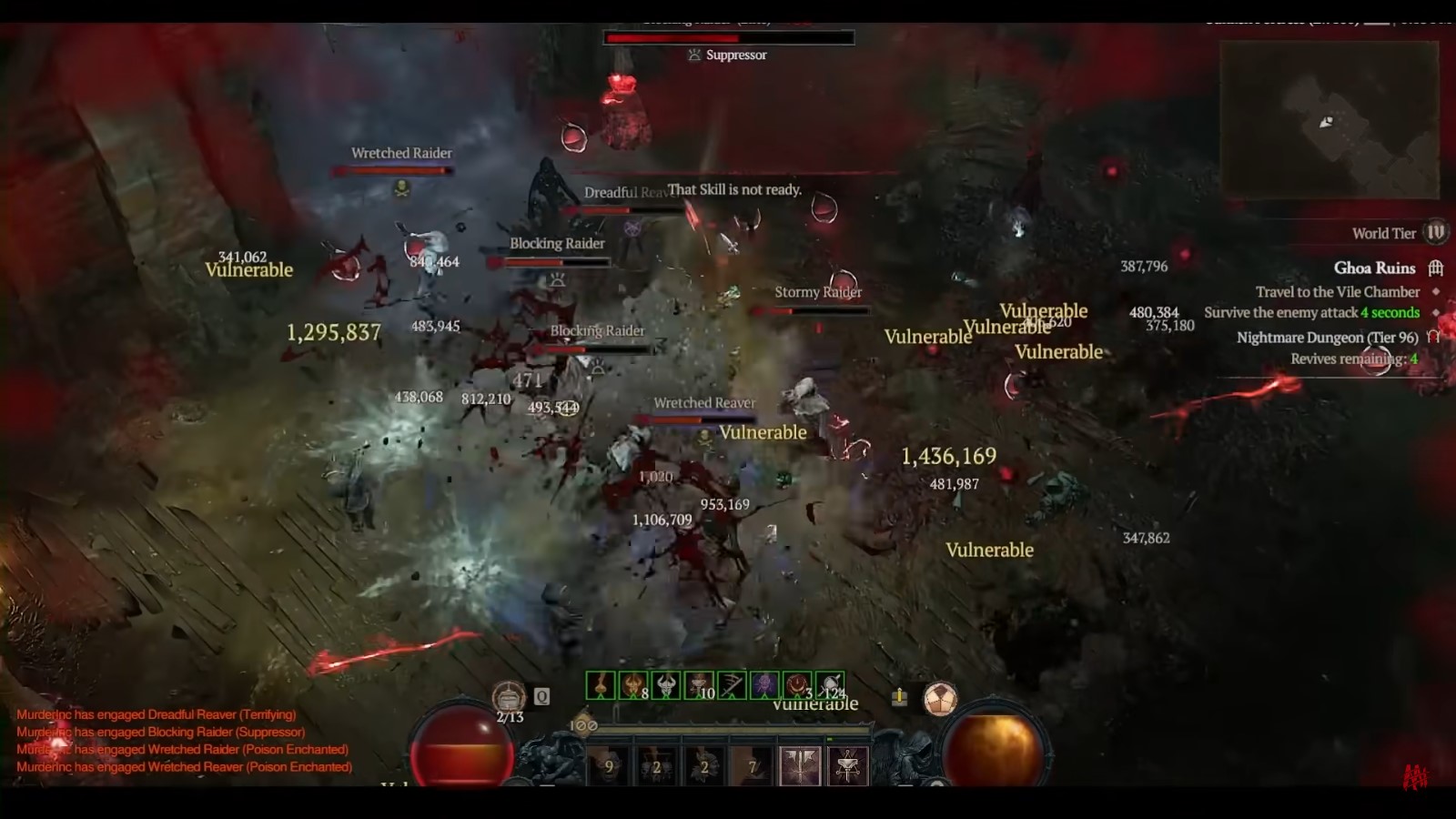The image size is (1456, 819).
Task: Click the Suppressor boss health bar
Action: tap(728, 38)
